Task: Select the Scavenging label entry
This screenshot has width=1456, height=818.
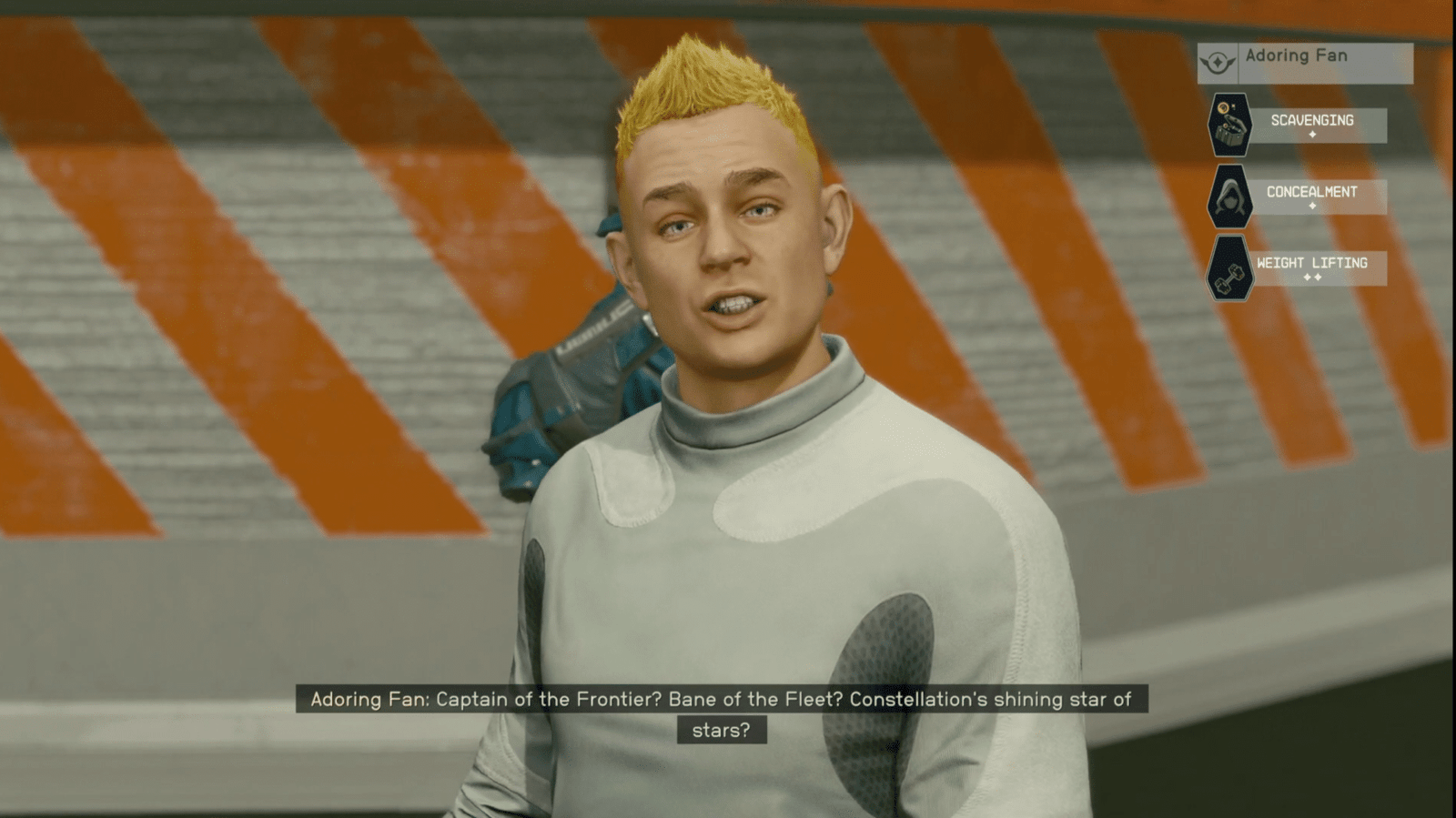Action: pyautogui.click(x=1312, y=119)
